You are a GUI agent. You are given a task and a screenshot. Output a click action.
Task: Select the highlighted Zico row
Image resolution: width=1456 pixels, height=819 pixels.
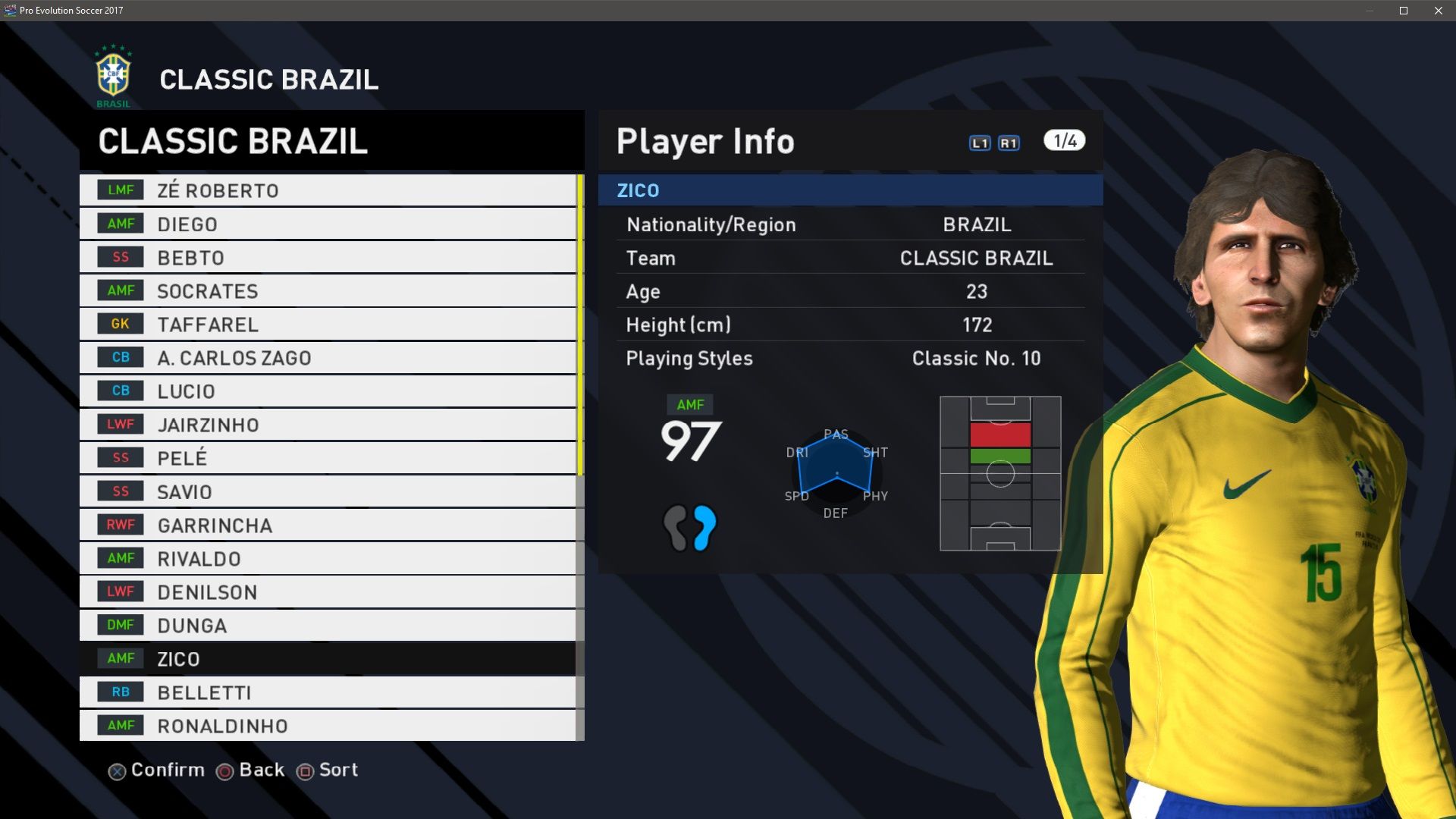coord(328,658)
